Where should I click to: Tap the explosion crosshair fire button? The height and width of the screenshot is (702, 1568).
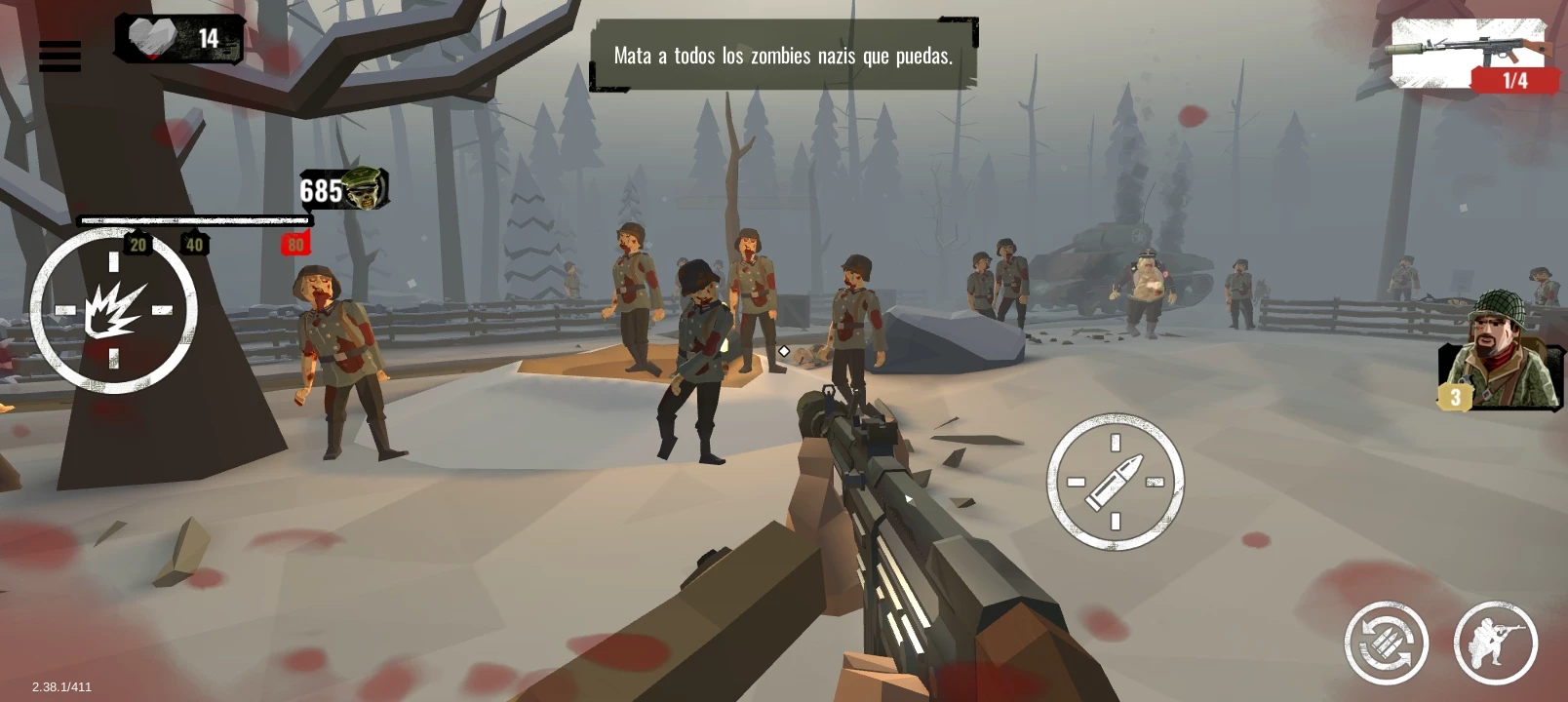click(114, 311)
